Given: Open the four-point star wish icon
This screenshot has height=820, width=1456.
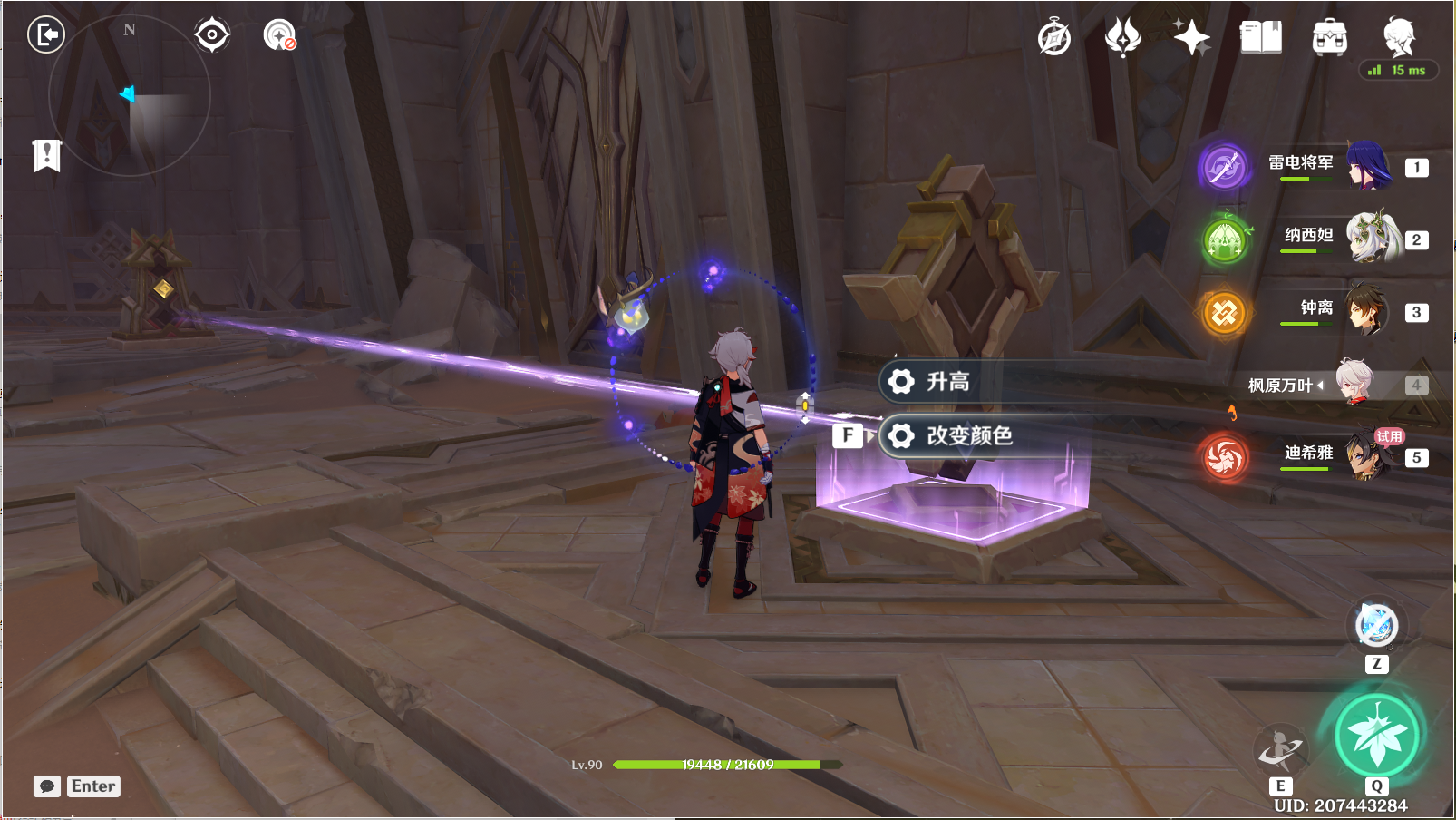Looking at the screenshot, I should tap(1191, 38).
